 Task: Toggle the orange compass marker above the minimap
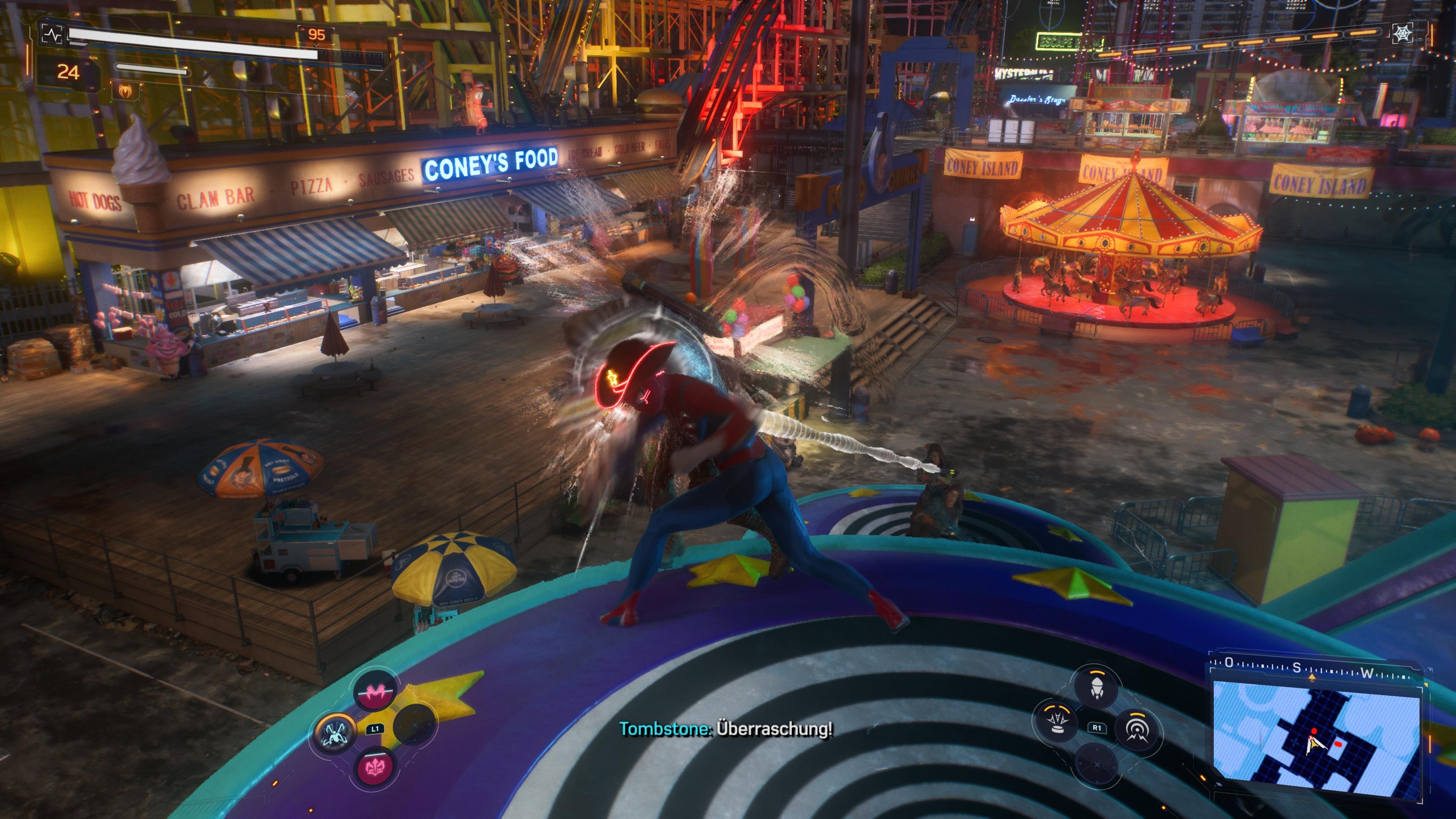click(x=1312, y=678)
